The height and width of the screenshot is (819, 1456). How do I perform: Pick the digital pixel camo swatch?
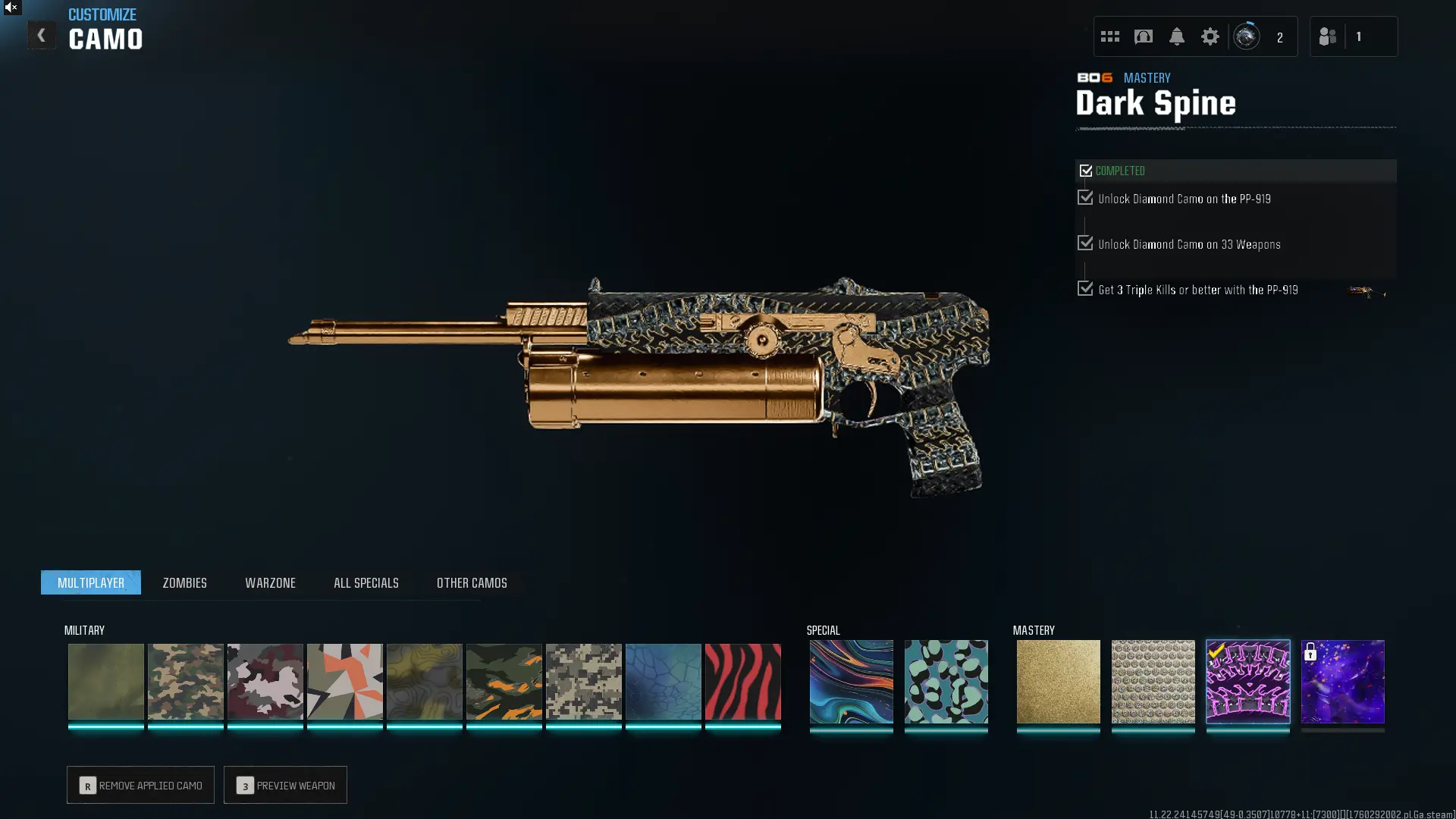tap(583, 681)
